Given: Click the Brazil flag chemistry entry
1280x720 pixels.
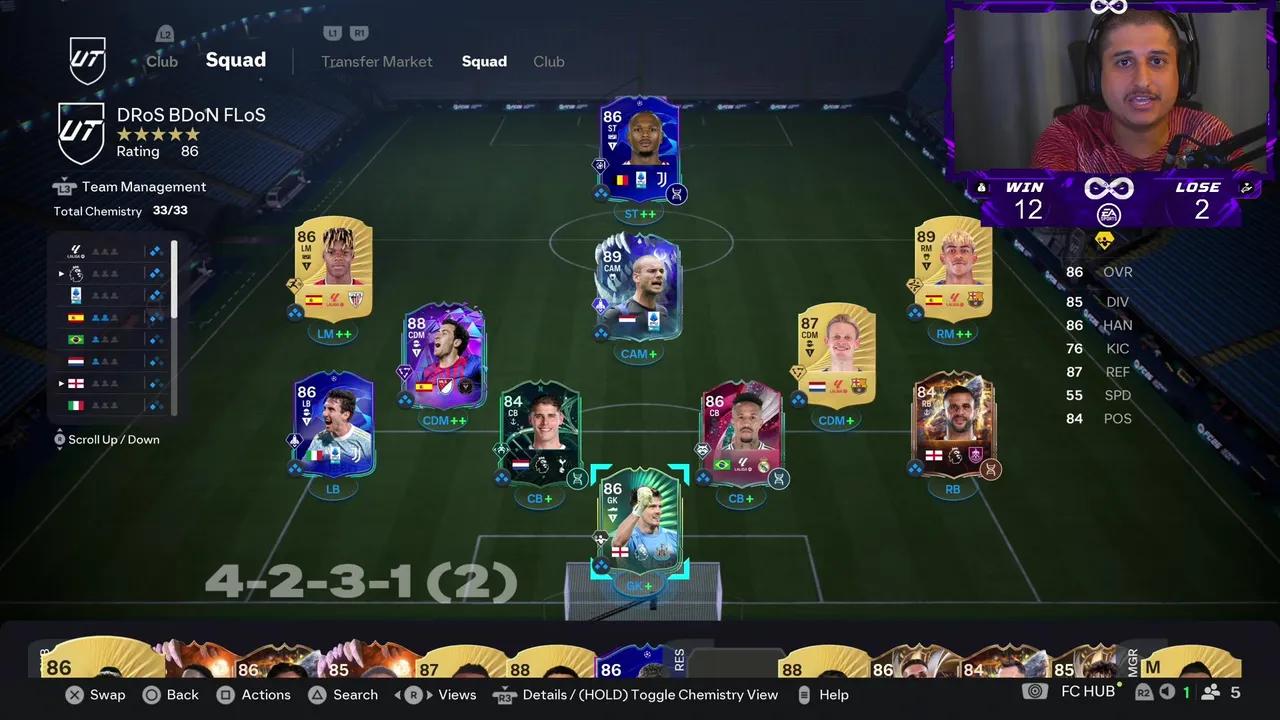Looking at the screenshot, I should tap(75, 339).
